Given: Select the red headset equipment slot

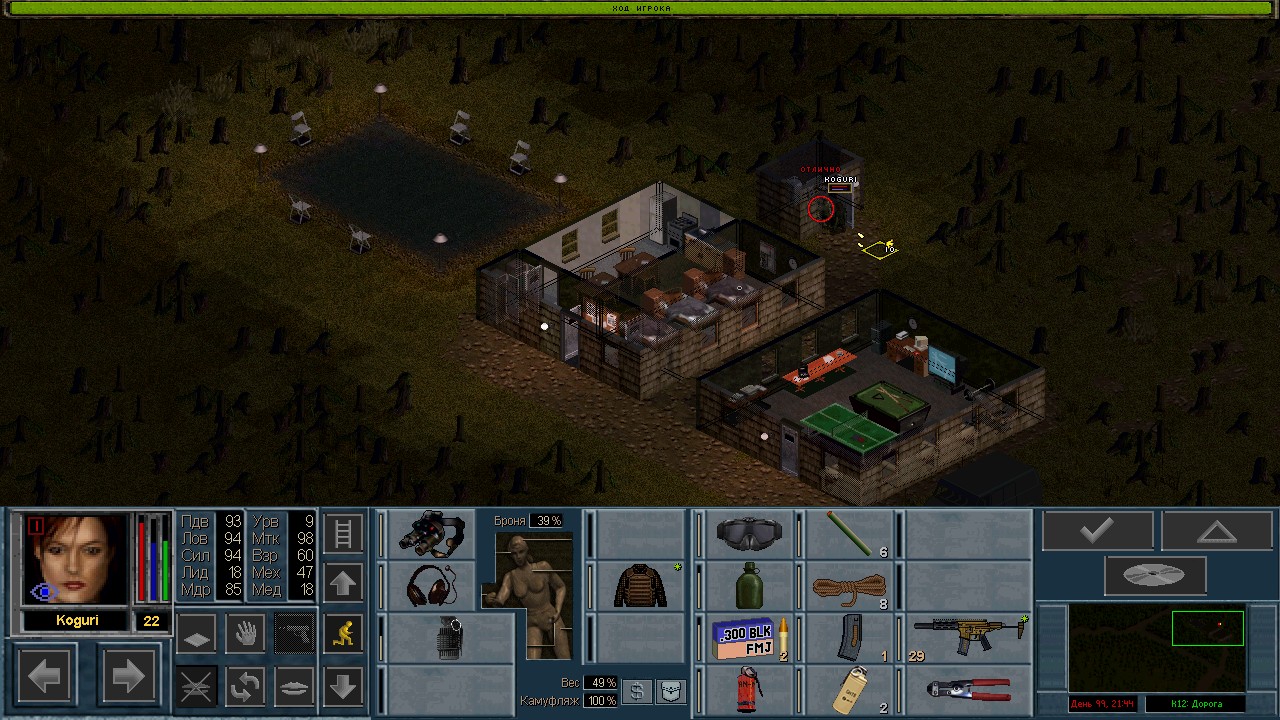Looking at the screenshot, I should [431, 585].
